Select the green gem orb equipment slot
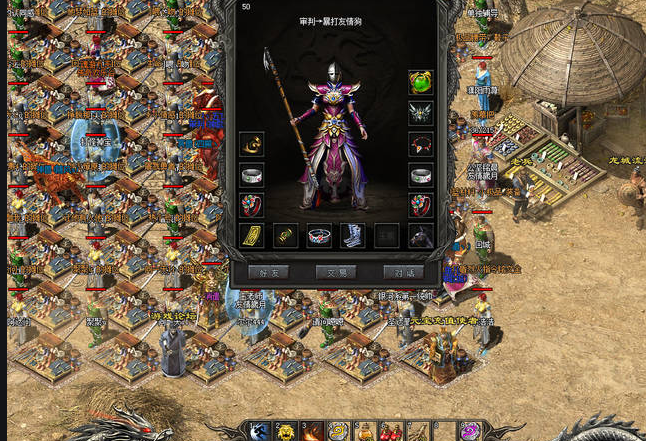This screenshot has width=646, height=441. tap(421, 82)
